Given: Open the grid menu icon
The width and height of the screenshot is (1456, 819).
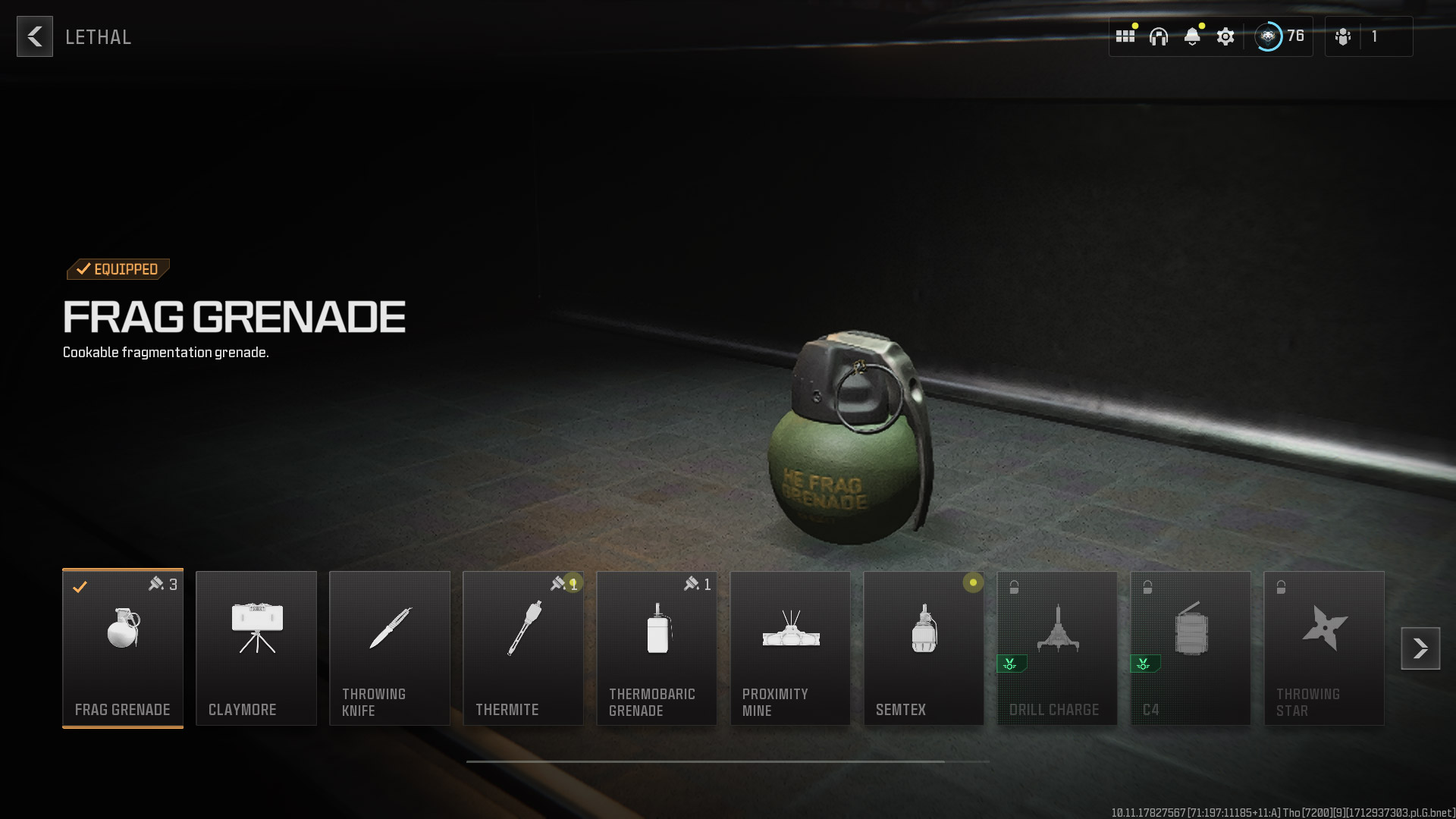Looking at the screenshot, I should [x=1125, y=36].
